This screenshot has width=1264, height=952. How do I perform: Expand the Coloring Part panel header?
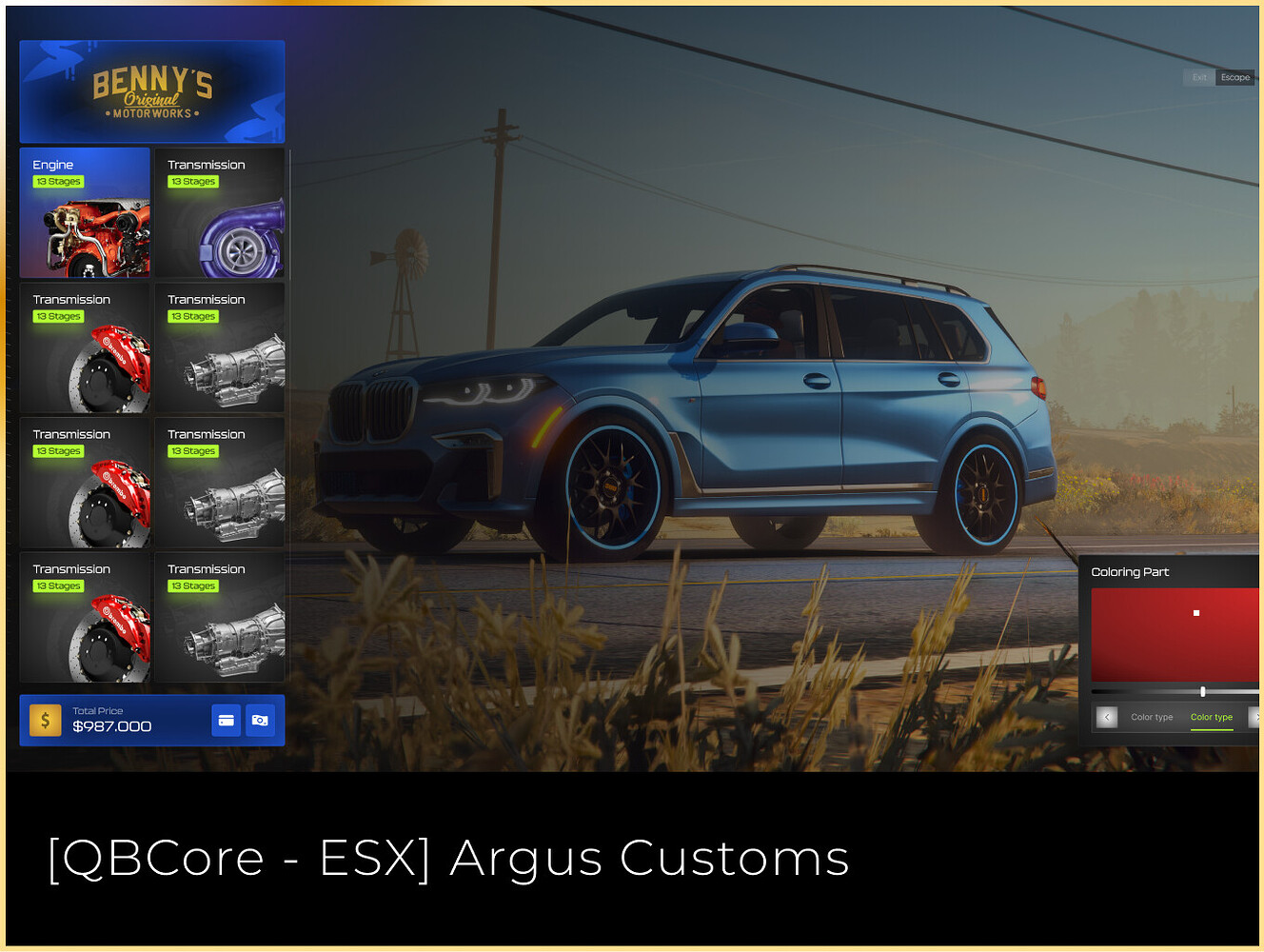click(x=1130, y=571)
